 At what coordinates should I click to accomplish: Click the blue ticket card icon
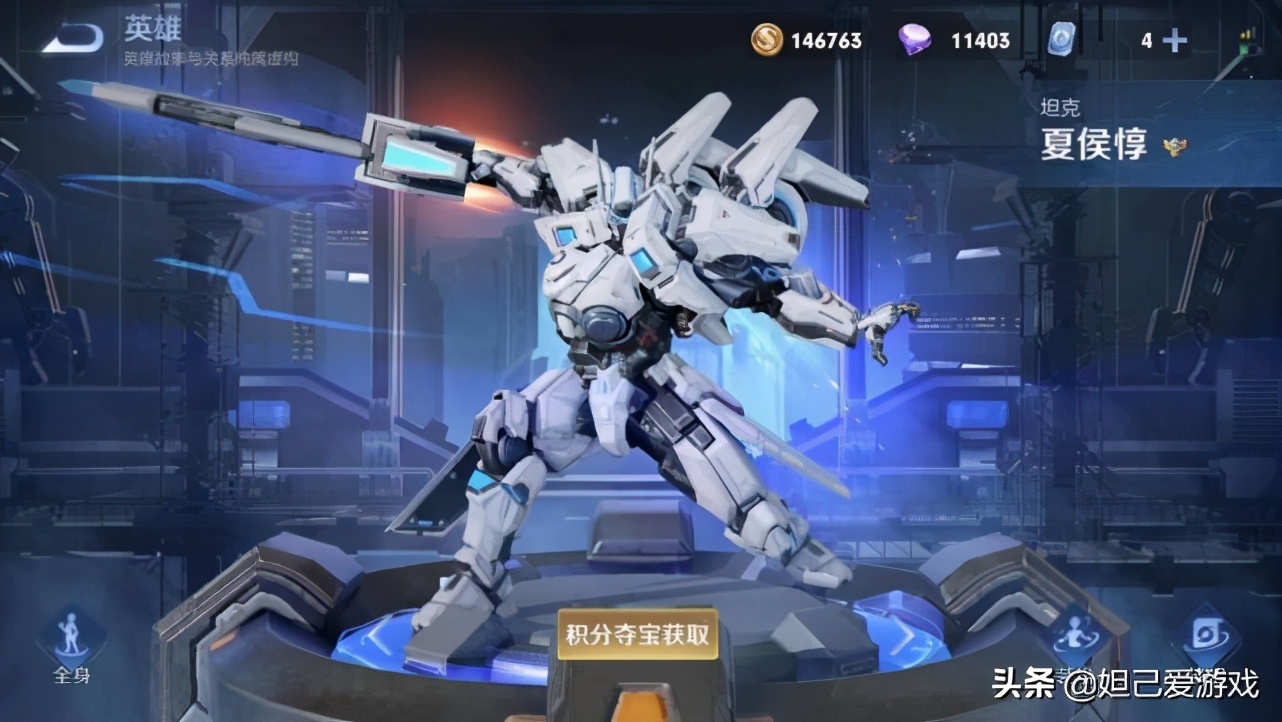[1060, 41]
